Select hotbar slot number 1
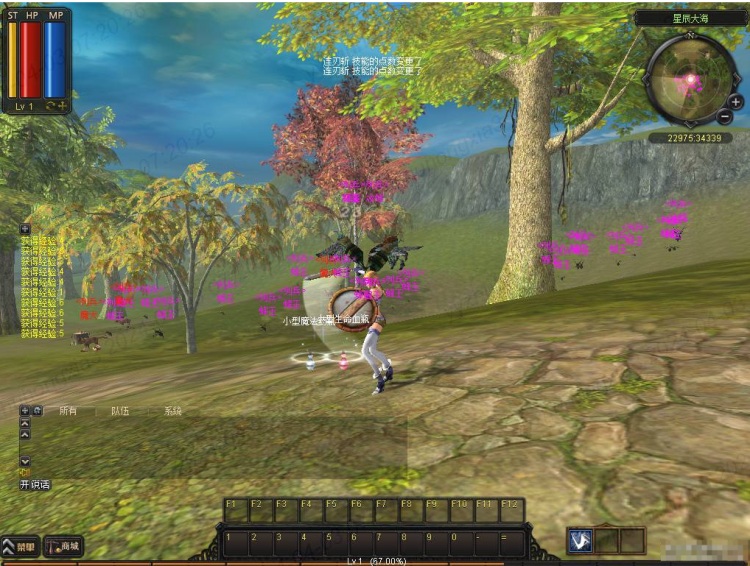The width and height of the screenshot is (750, 566). 234,543
